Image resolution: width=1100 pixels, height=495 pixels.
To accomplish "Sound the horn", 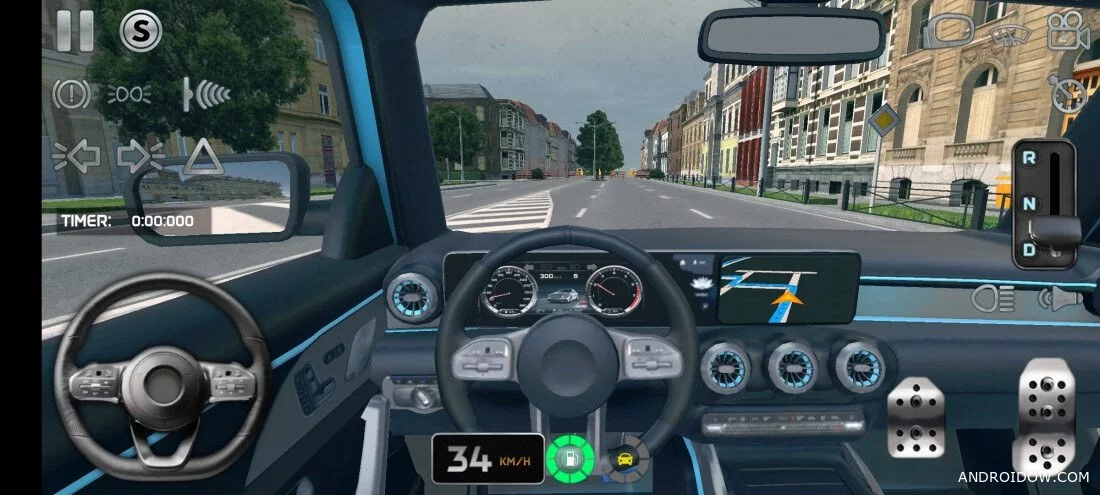I will point(1060,298).
